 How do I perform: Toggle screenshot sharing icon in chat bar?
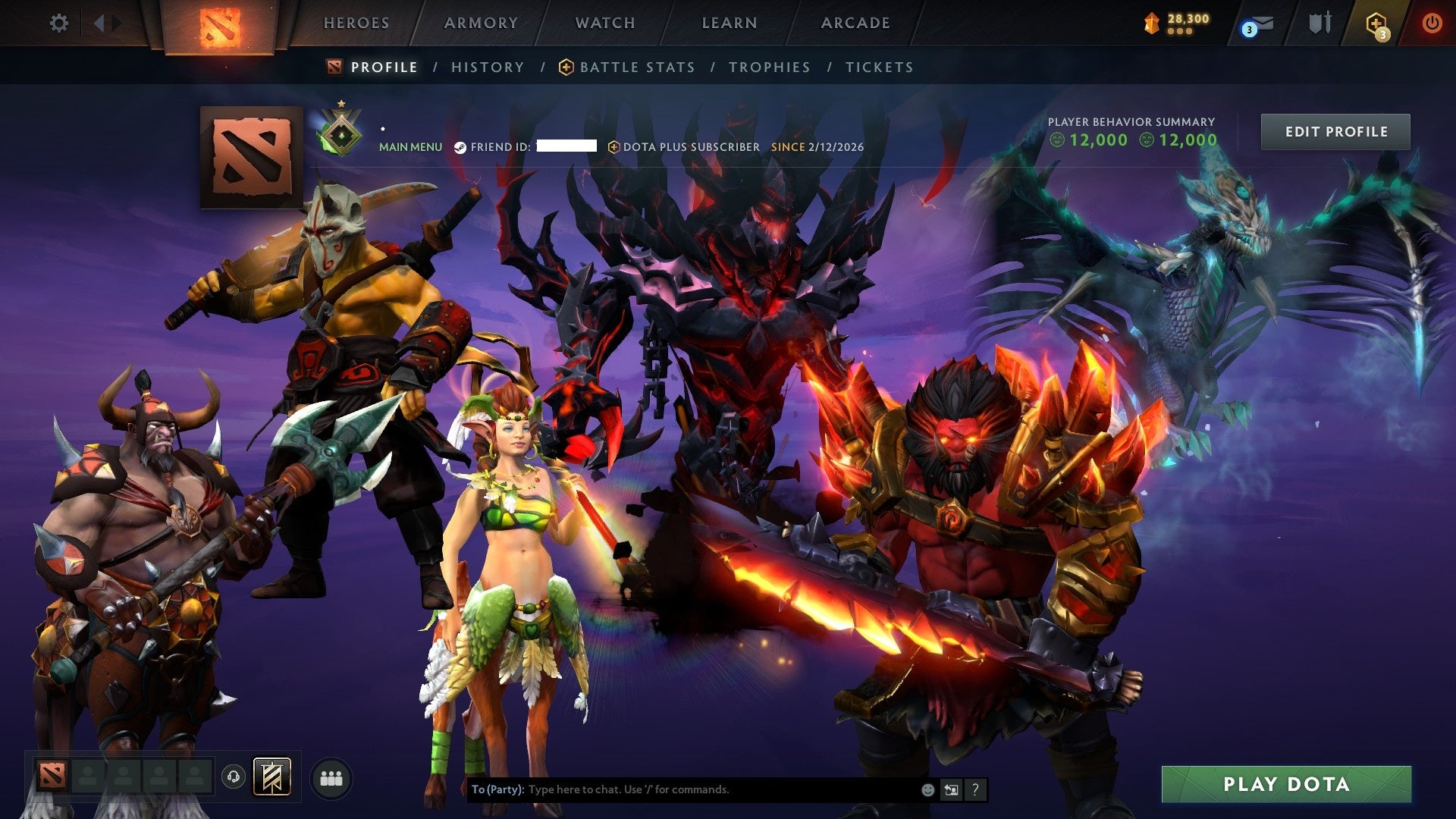(x=951, y=789)
